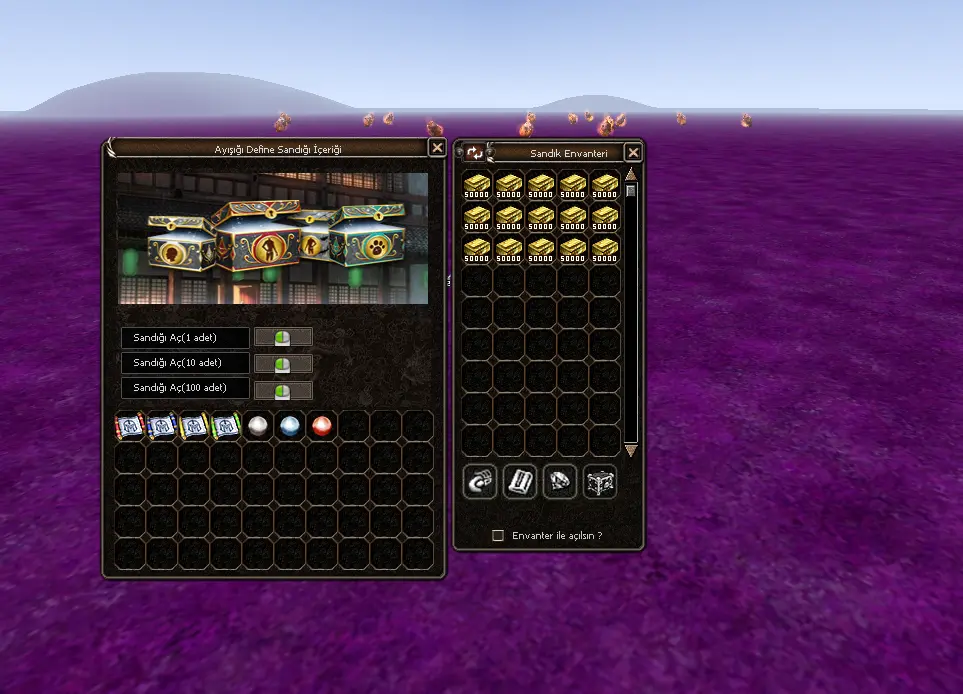Pick the red pearl item
Image resolution: width=963 pixels, height=694 pixels.
click(322, 426)
